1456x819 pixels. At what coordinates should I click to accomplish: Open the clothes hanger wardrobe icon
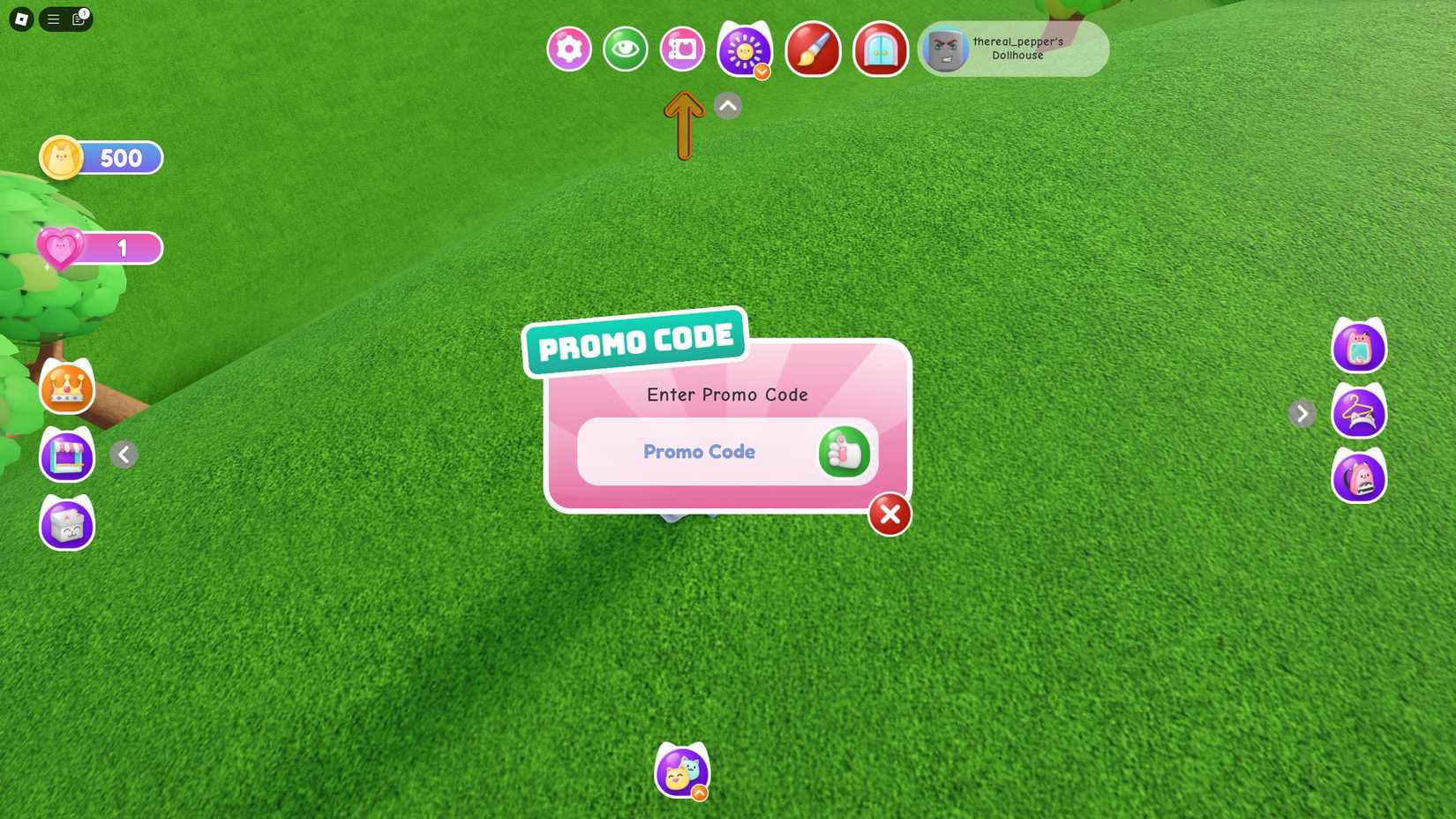[1360, 412]
